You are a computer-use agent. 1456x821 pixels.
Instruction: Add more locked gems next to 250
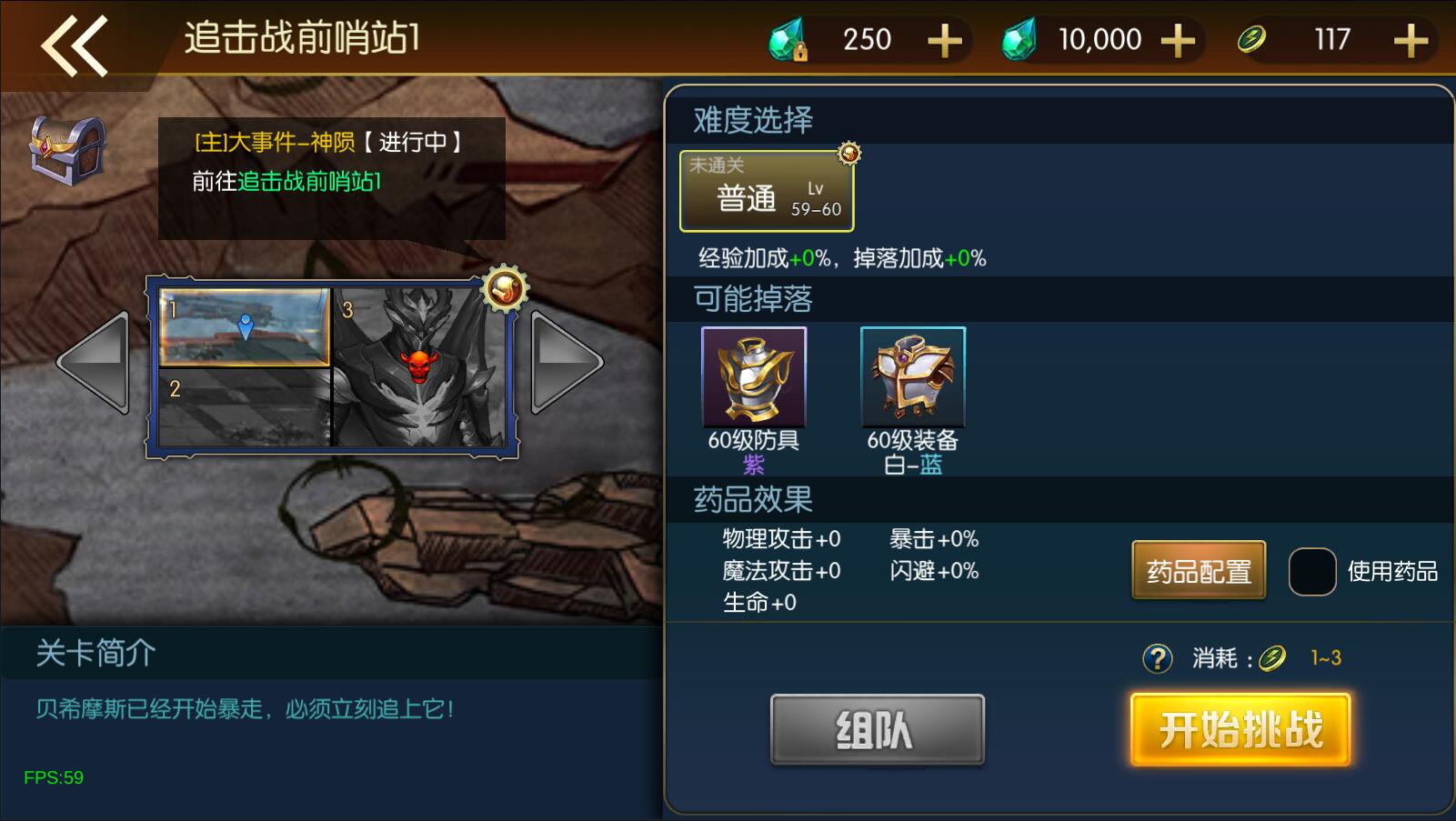(x=945, y=41)
